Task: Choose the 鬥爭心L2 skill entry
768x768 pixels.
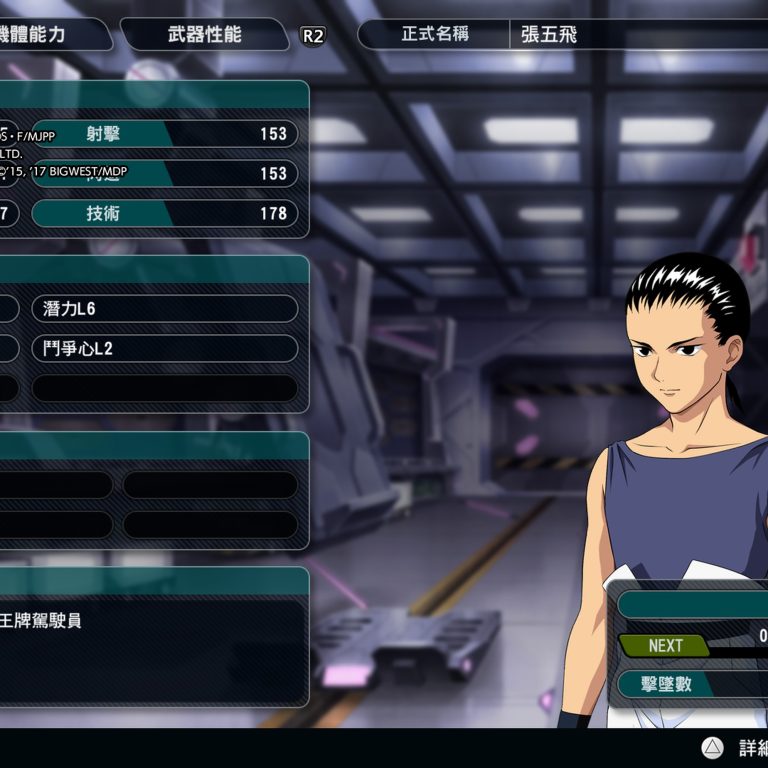Action: (165, 348)
